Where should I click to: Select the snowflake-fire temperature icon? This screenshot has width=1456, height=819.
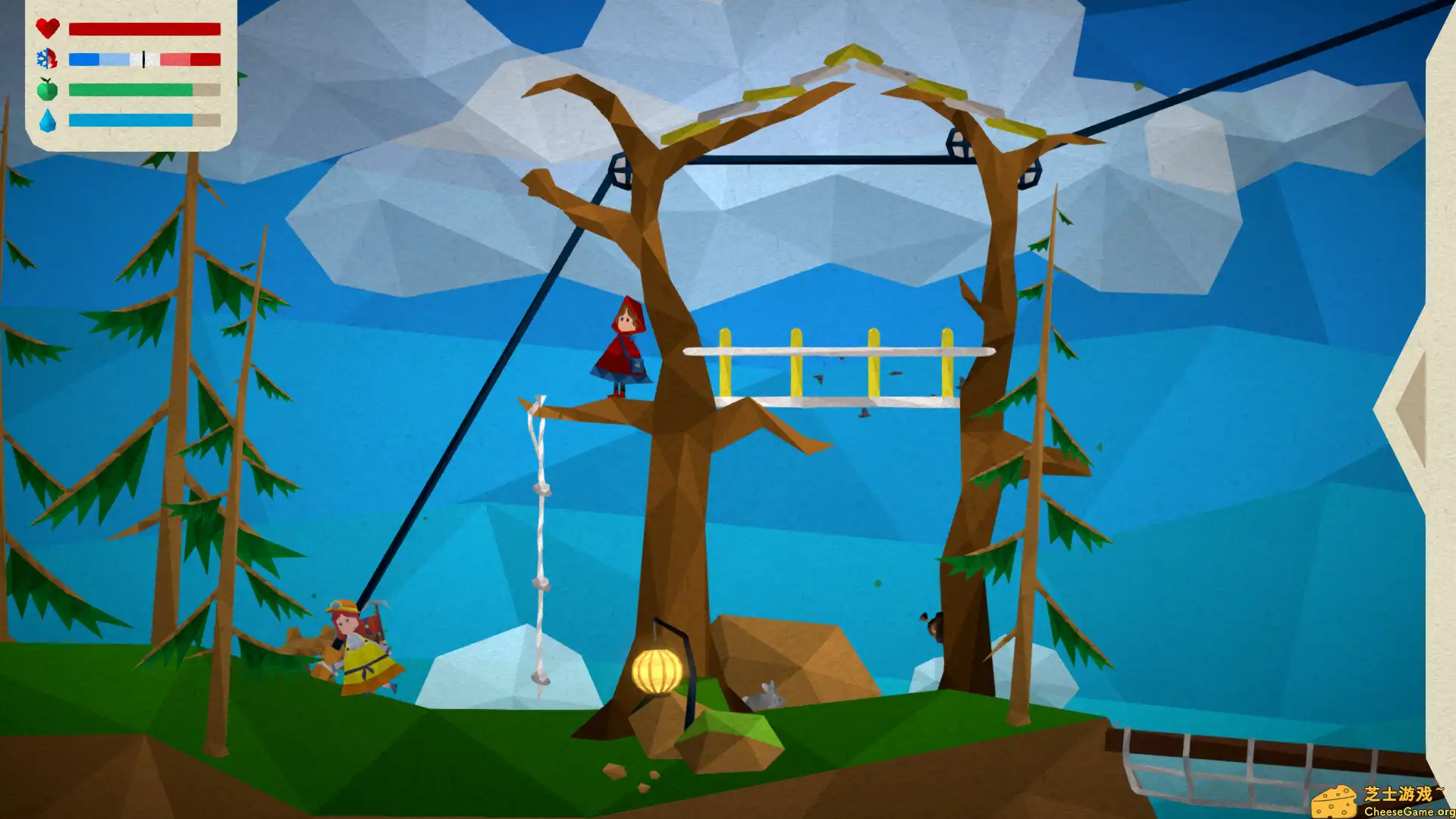(47, 58)
